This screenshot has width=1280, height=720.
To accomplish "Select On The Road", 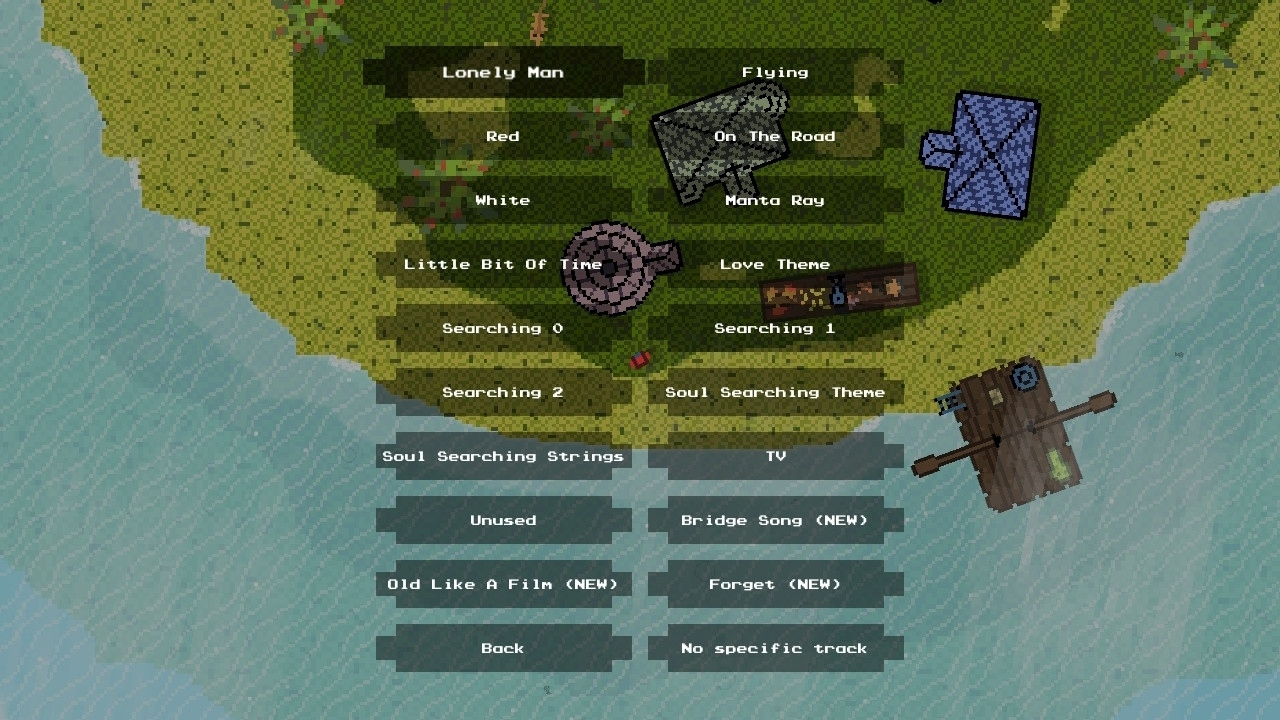I will [775, 136].
